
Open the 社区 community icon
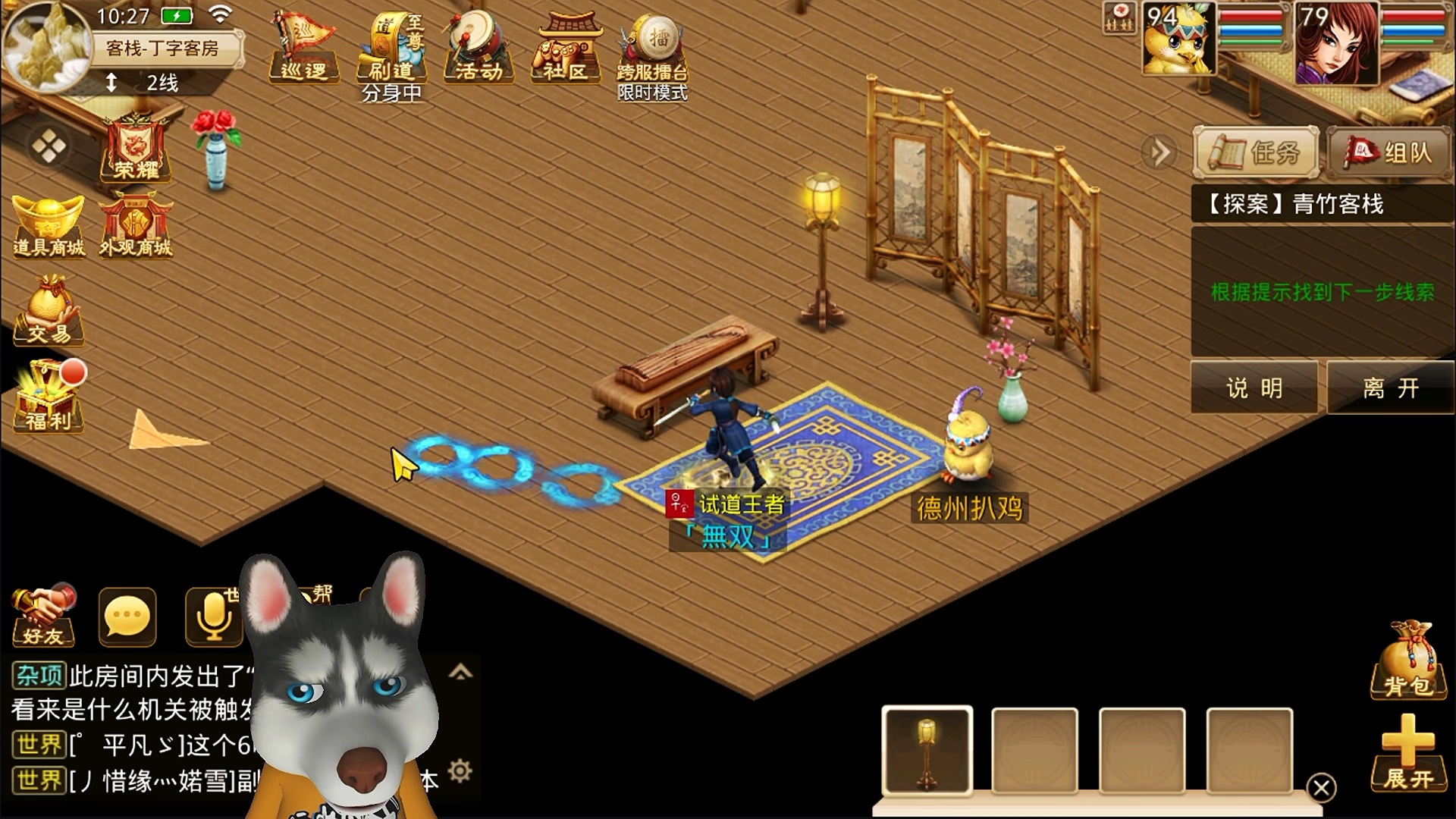coord(566,49)
